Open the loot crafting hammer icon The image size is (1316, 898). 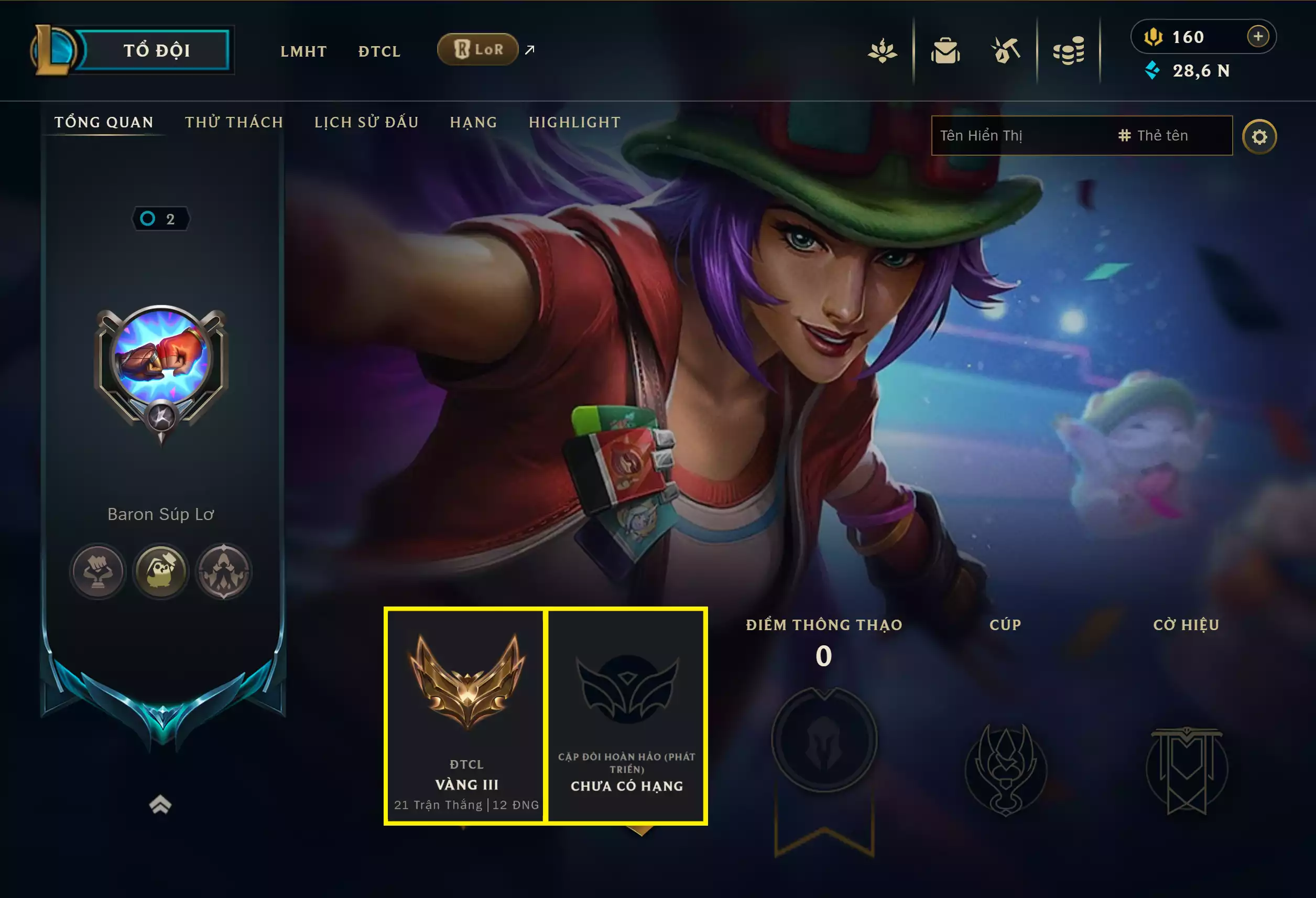pos(1006,50)
